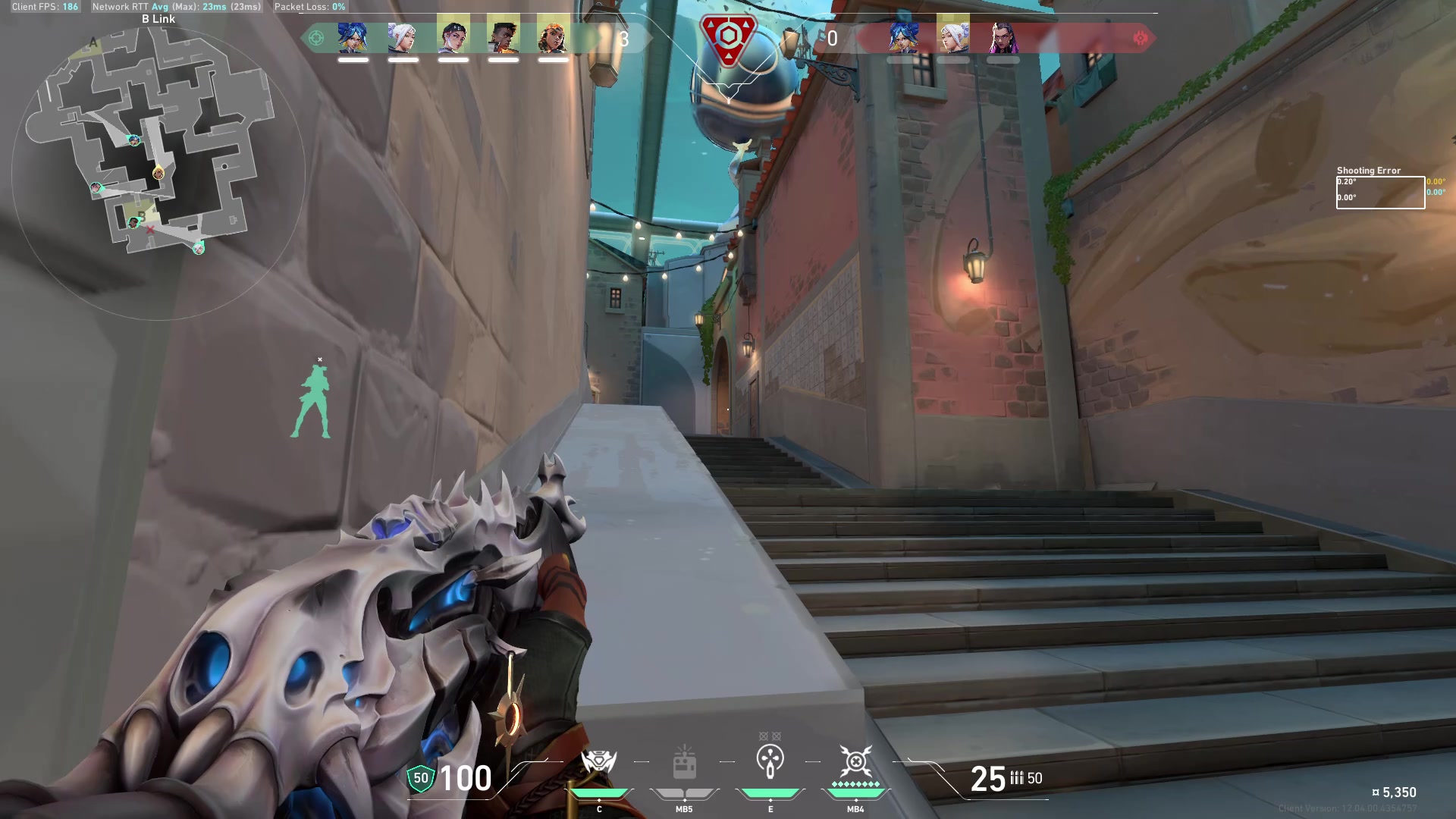This screenshot has width=1456, height=819.
Task: Use the Paint Shells grenade ability
Action: click(x=770, y=761)
